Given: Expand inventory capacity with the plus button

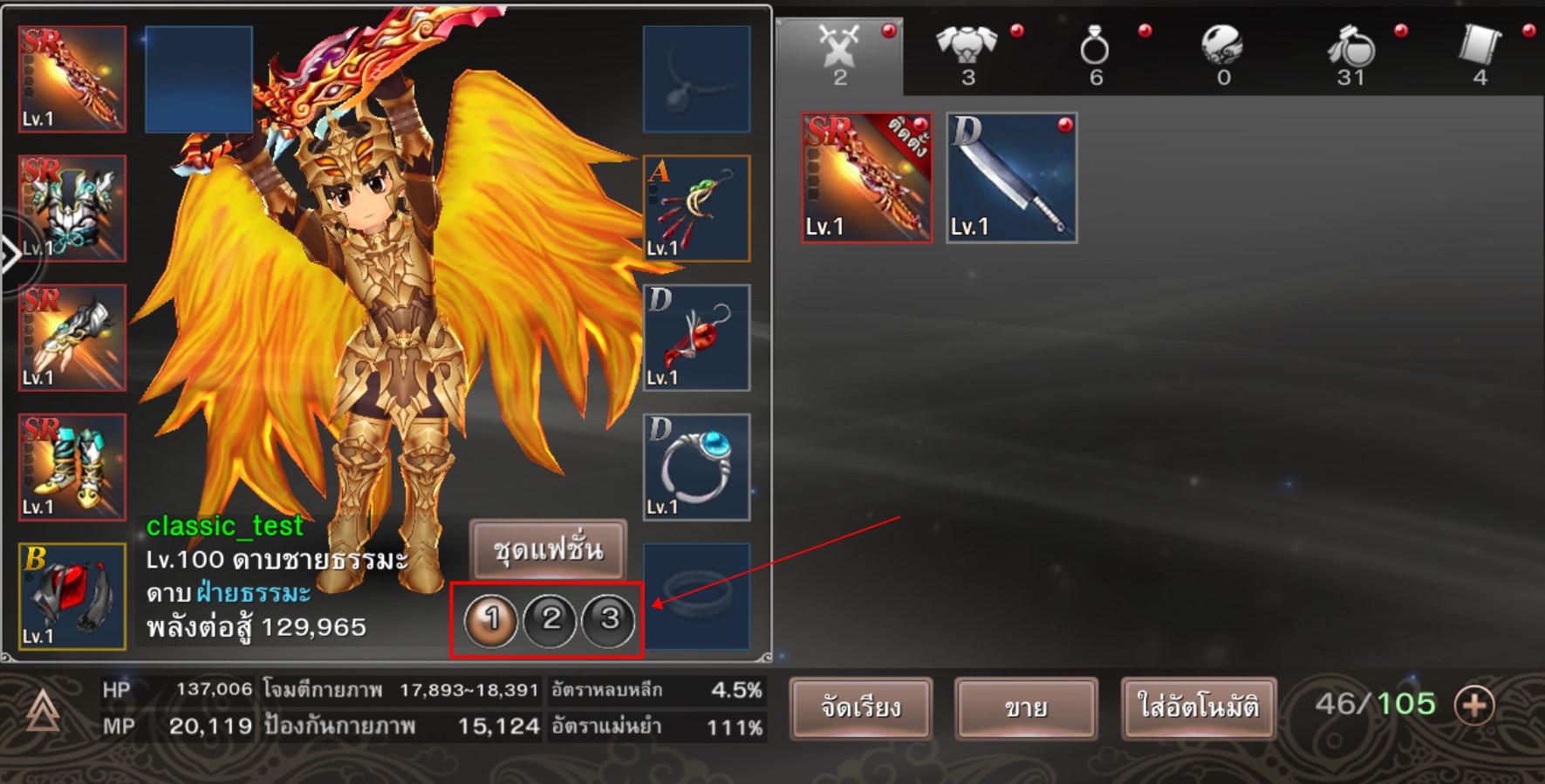Looking at the screenshot, I should click(1474, 705).
